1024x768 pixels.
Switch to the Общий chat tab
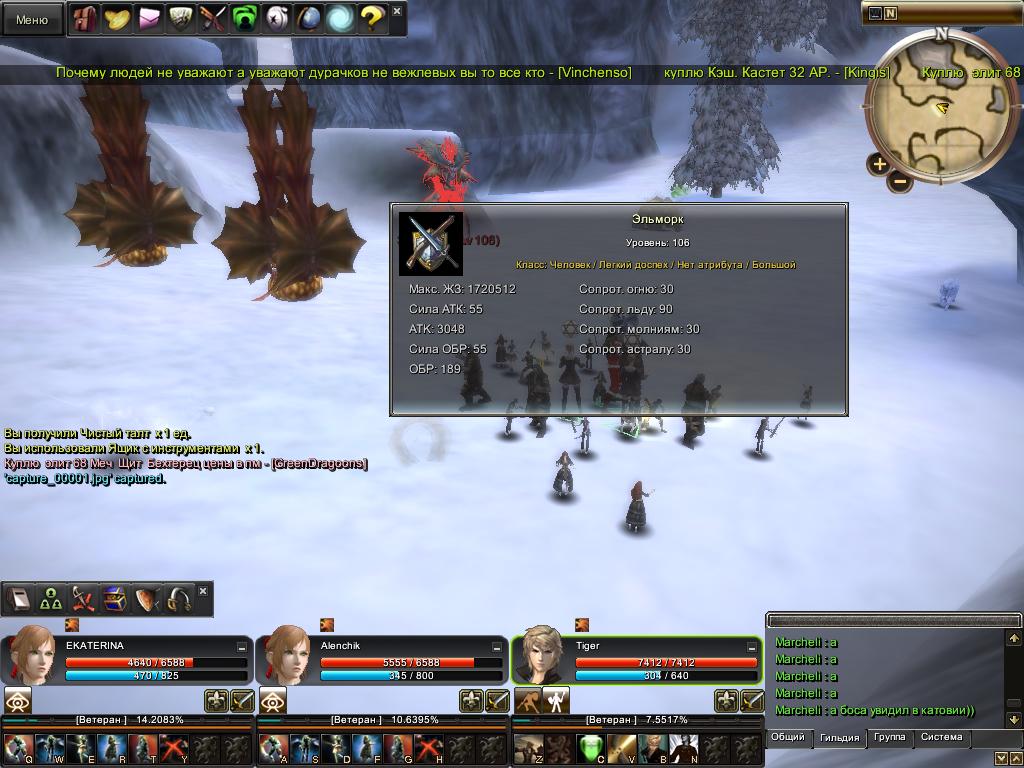788,737
